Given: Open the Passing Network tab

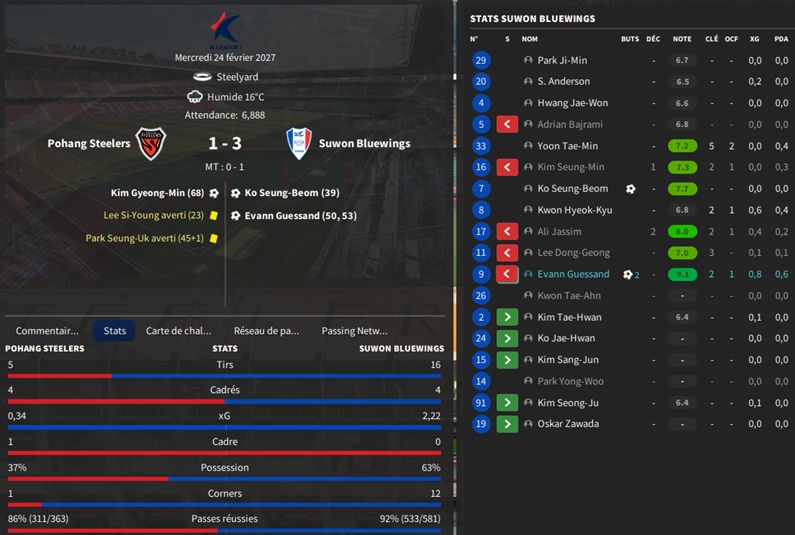Looking at the screenshot, I should [x=354, y=330].
